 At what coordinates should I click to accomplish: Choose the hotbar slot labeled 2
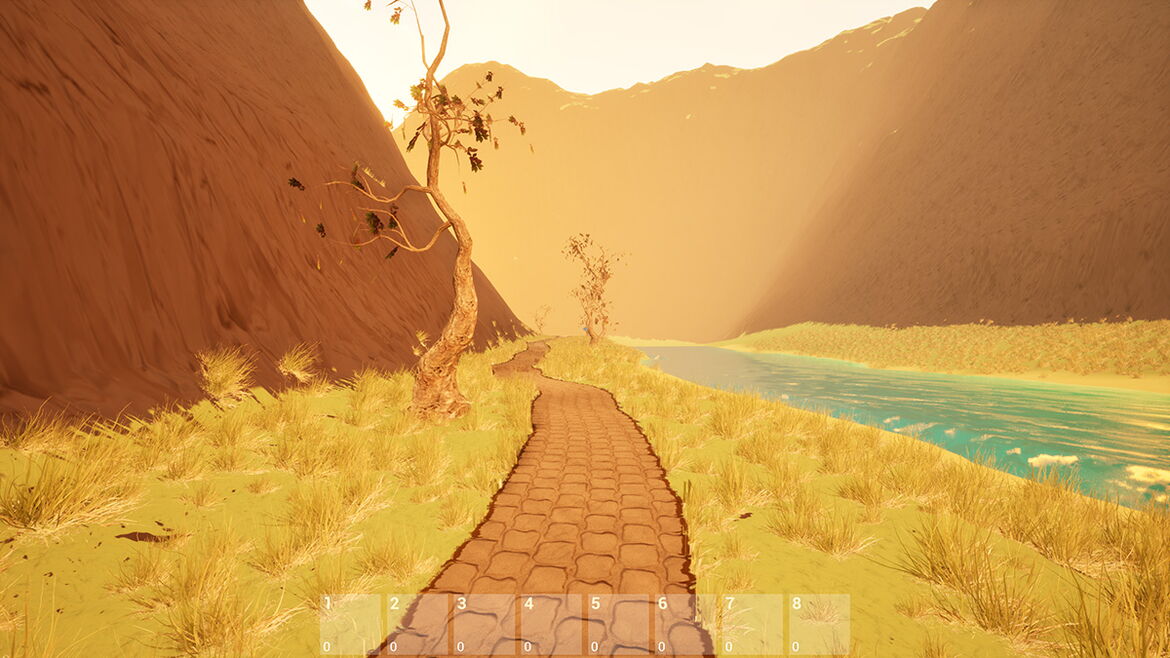click(x=417, y=625)
